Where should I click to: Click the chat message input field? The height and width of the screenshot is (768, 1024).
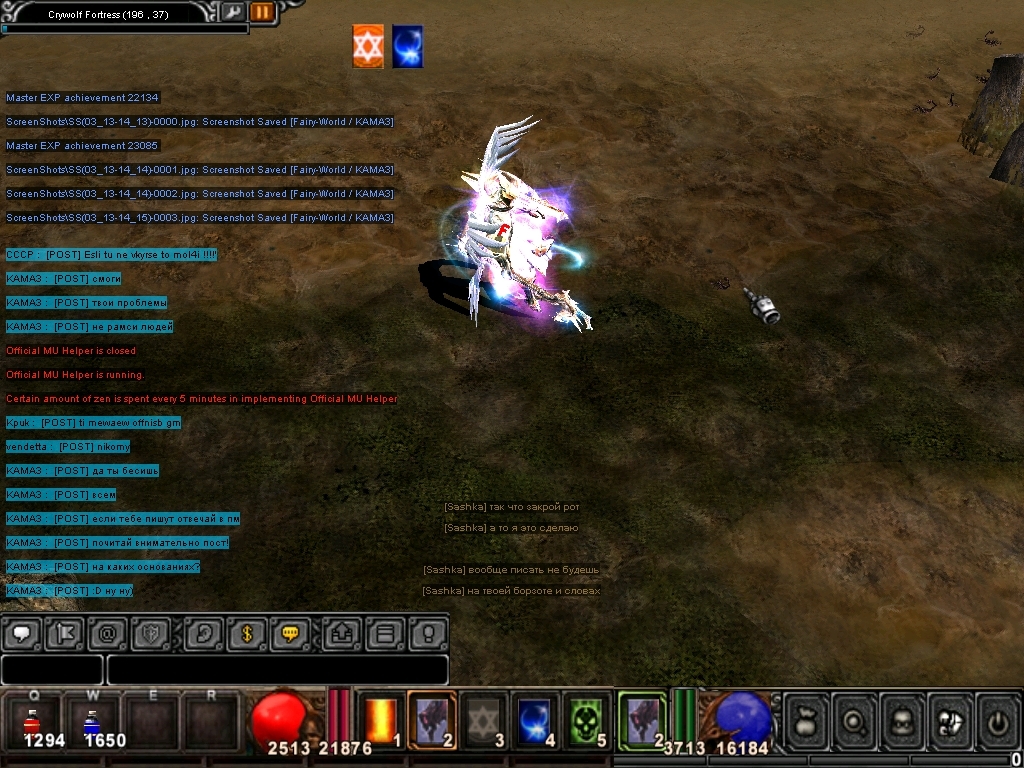[x=277, y=670]
